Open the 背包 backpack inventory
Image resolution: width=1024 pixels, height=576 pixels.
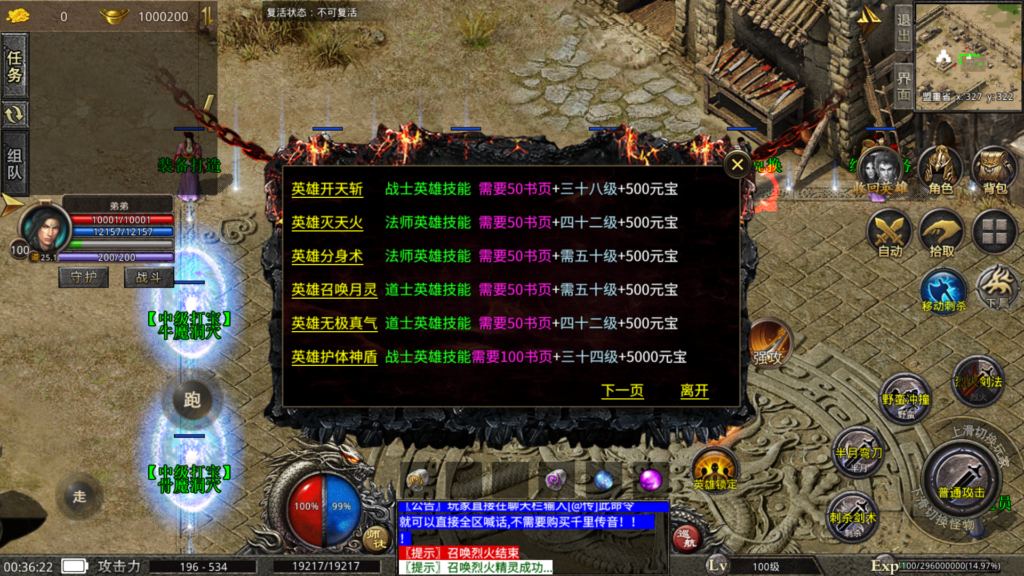click(994, 169)
